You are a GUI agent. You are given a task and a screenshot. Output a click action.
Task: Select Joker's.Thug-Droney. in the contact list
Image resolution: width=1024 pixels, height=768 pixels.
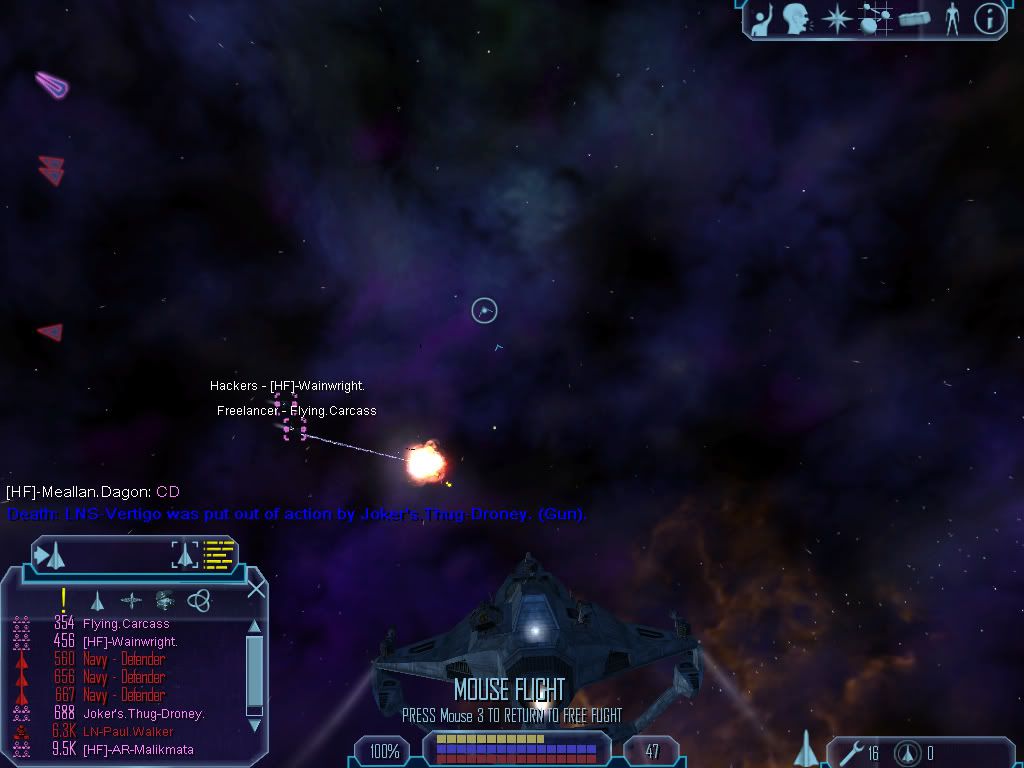click(x=143, y=714)
